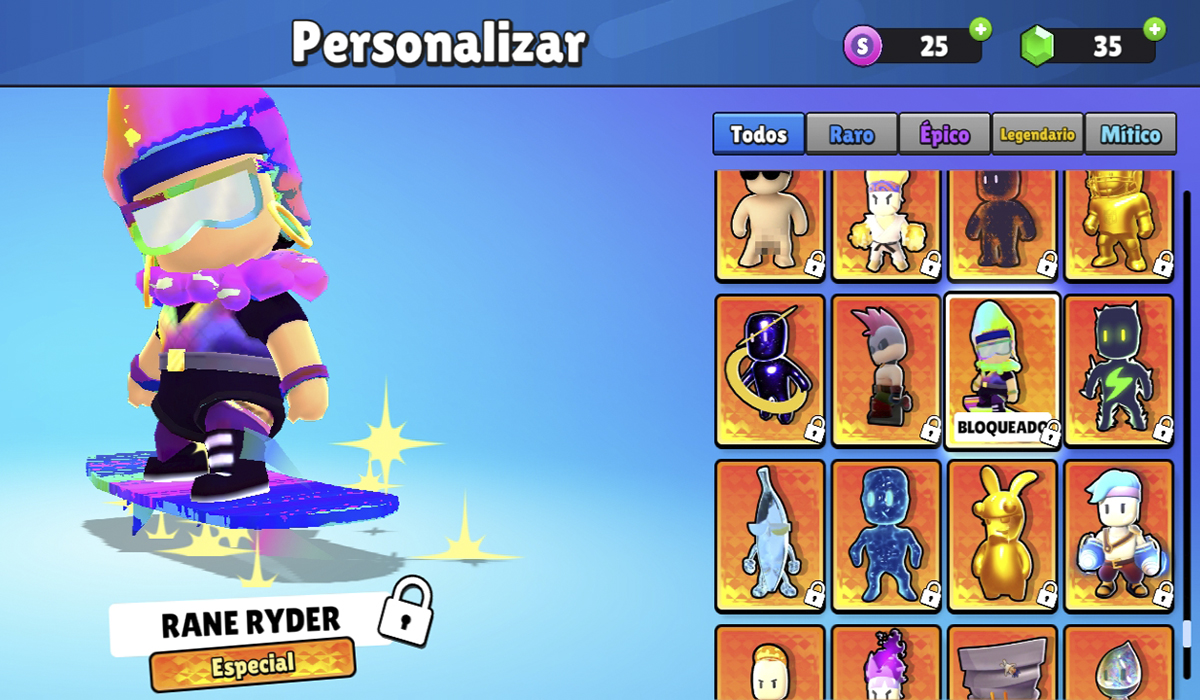Switch to the Mítico tab

[1130, 134]
